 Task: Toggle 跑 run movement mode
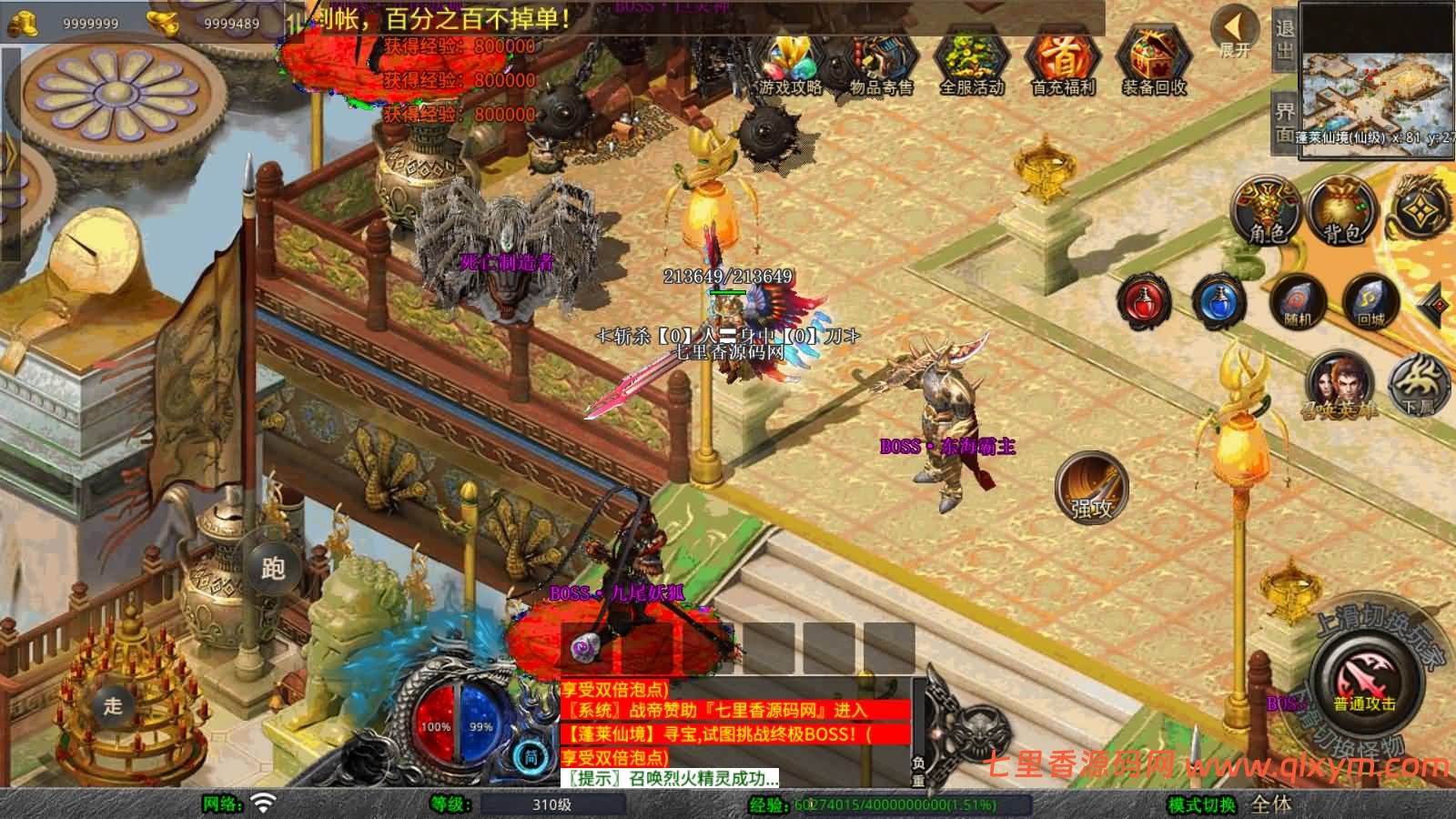pyautogui.click(x=276, y=569)
